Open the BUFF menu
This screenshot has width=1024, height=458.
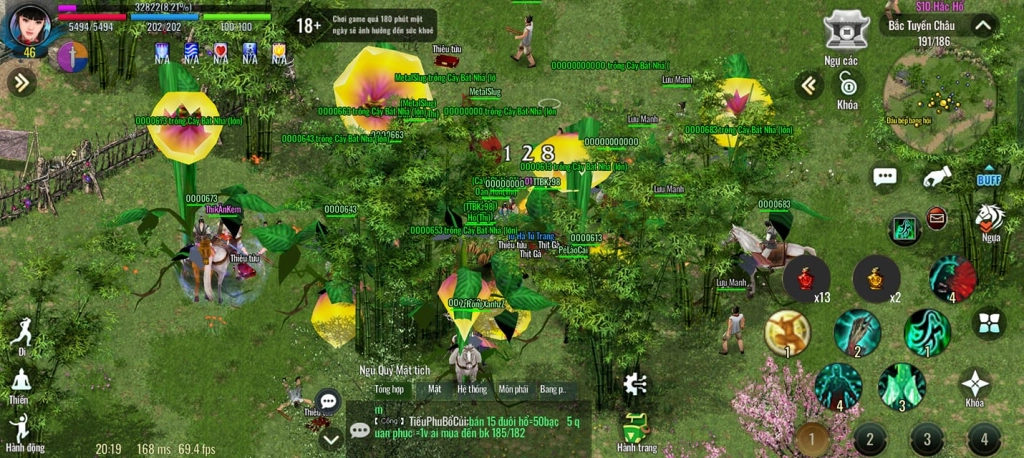click(989, 179)
